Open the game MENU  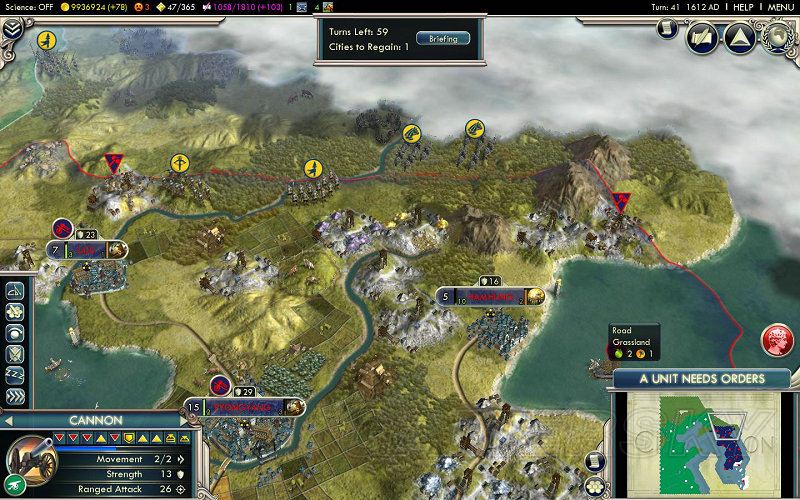click(x=781, y=6)
